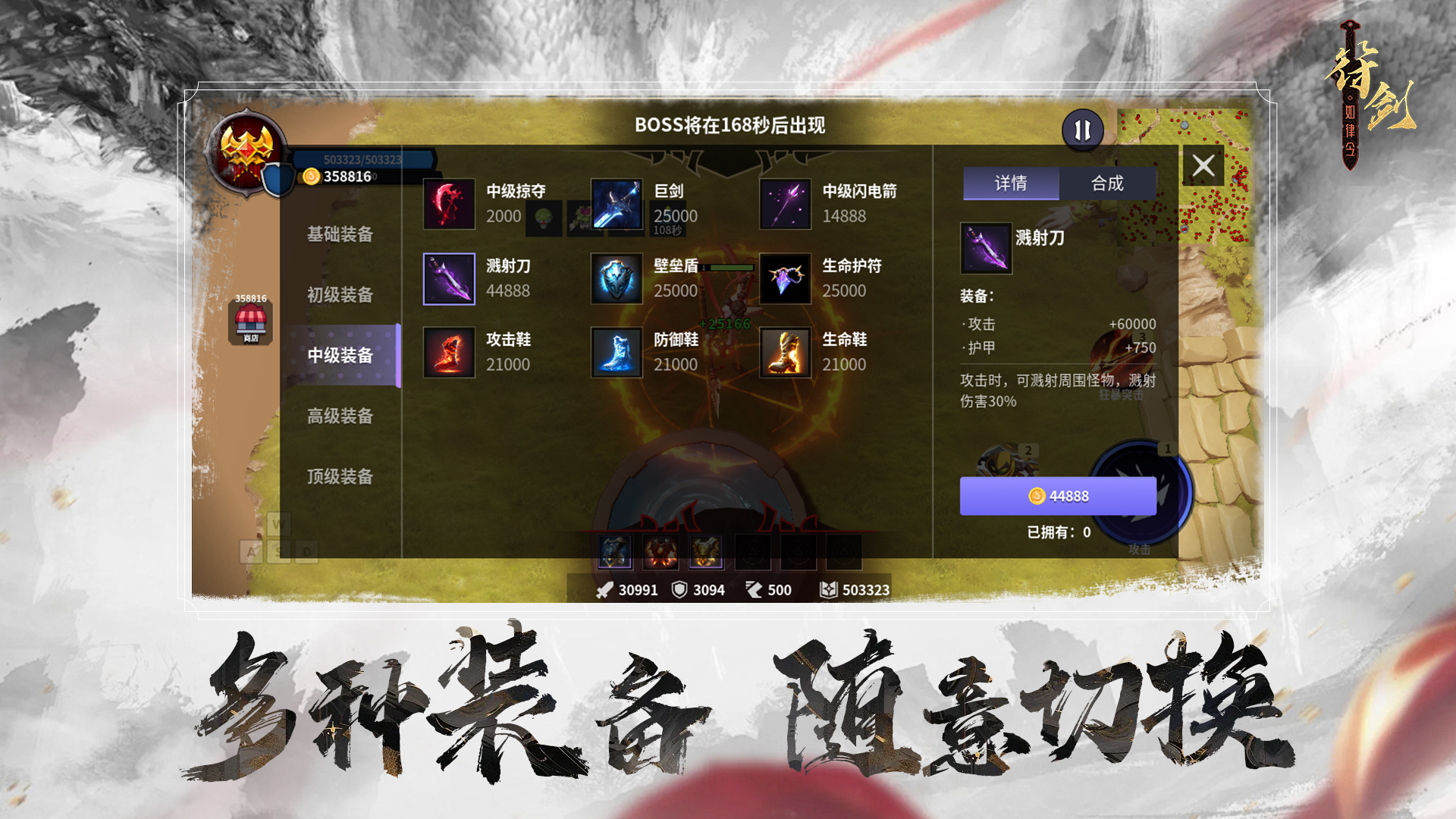Select the 详情 tab

[1009, 184]
